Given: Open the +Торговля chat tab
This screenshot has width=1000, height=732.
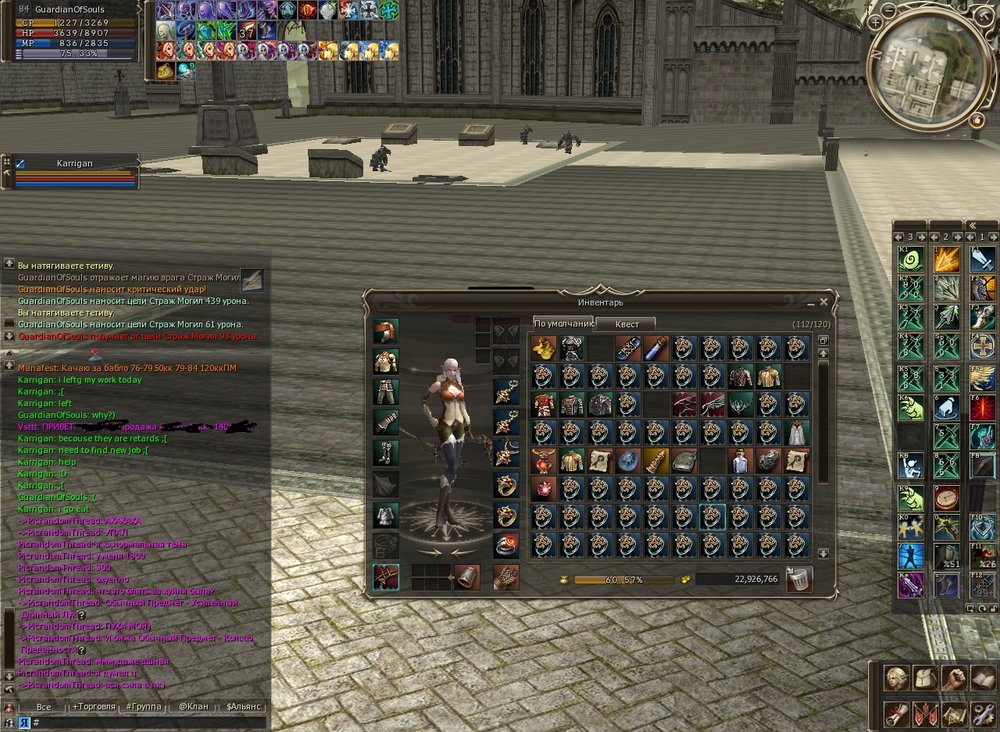Looking at the screenshot, I should point(92,707).
